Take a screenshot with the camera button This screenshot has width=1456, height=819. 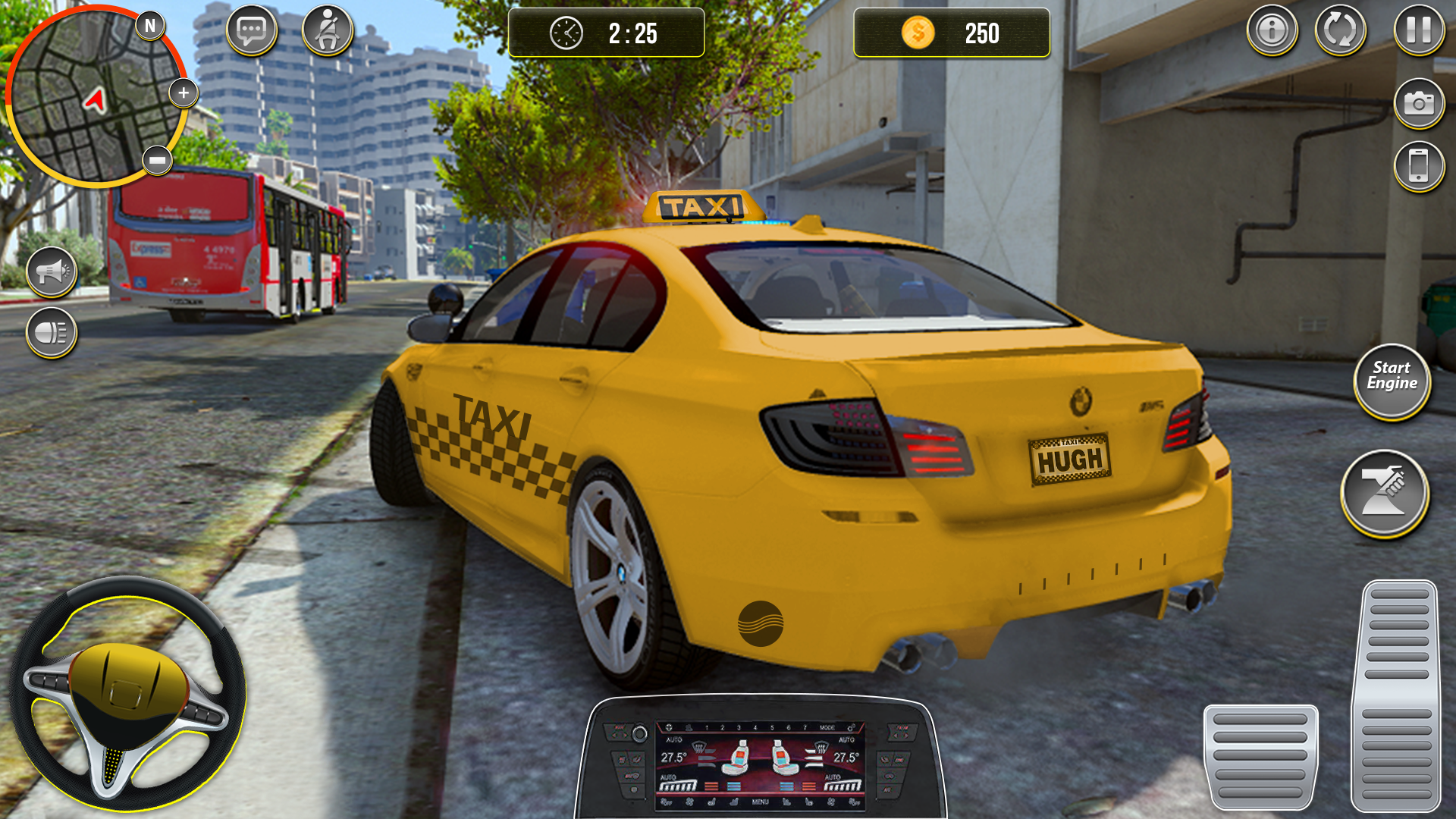point(1418,103)
